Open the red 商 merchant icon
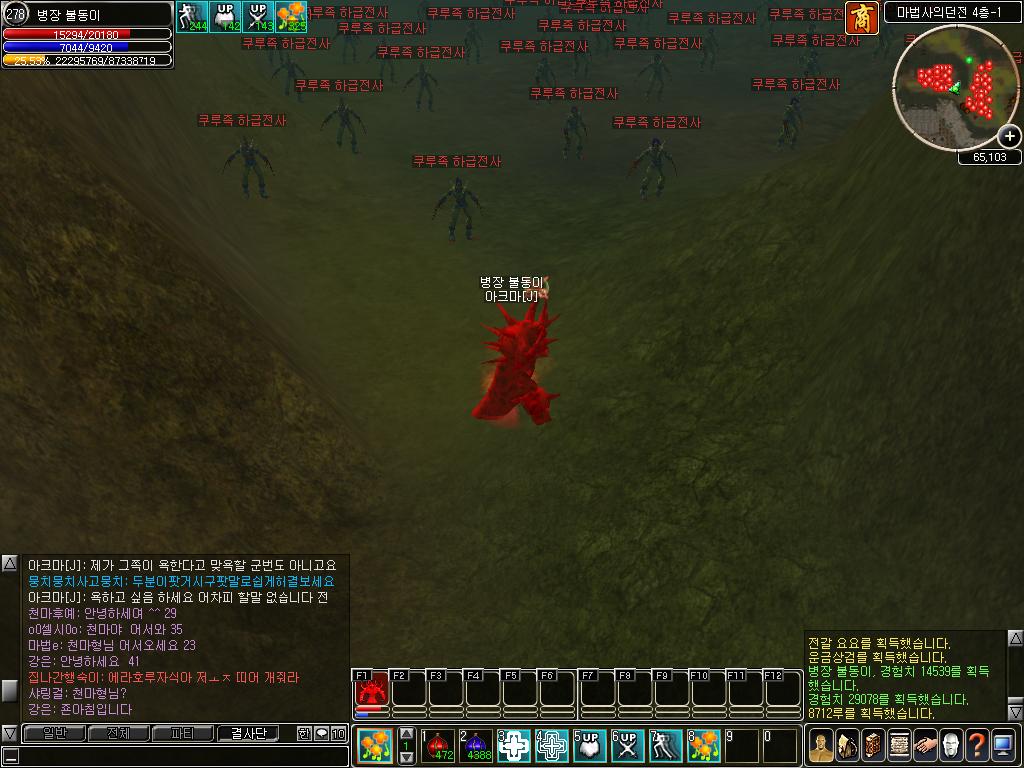Screen dimensions: 1024x768 point(860,16)
